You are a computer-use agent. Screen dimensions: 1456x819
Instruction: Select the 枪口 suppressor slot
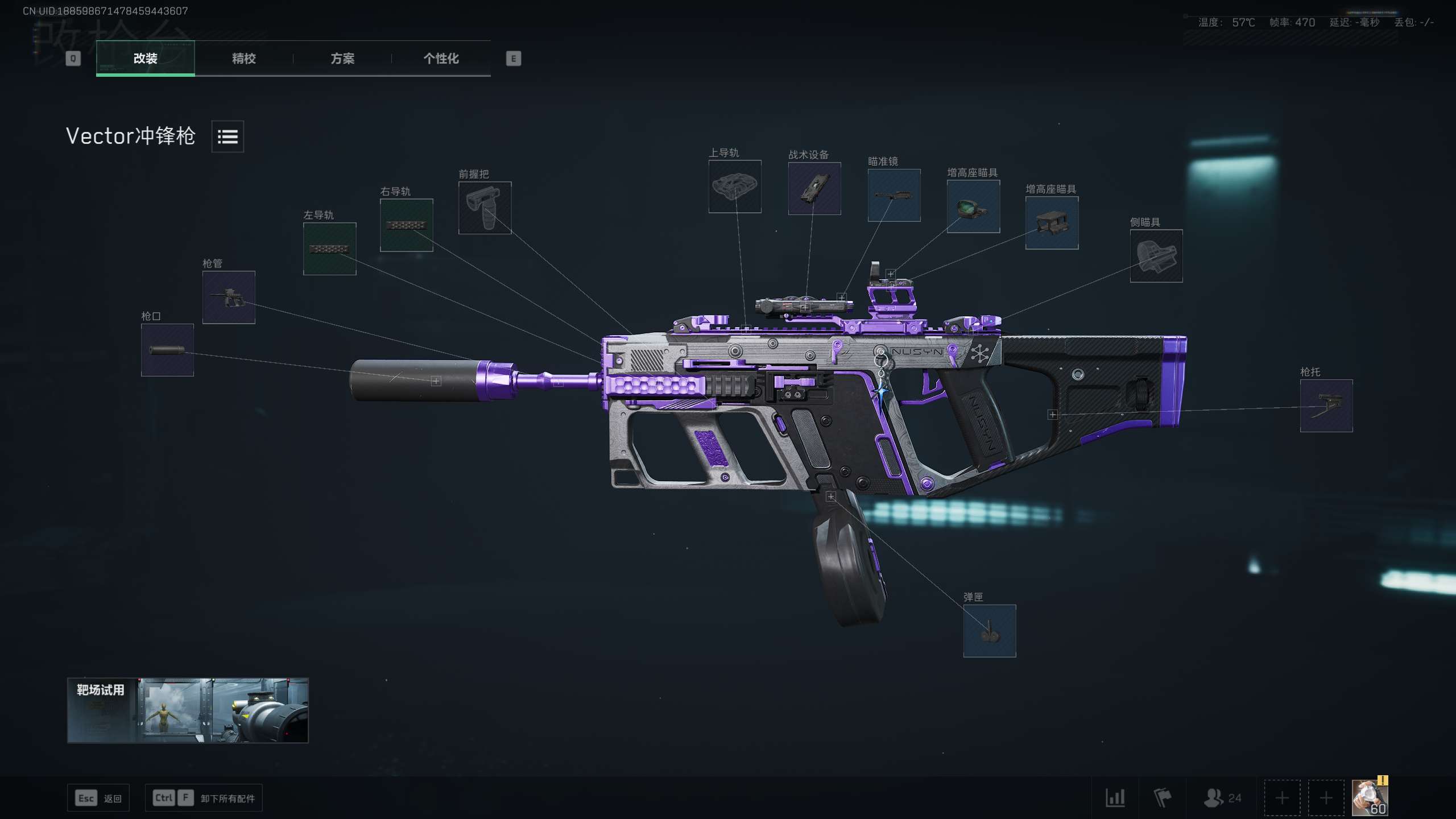[167, 350]
